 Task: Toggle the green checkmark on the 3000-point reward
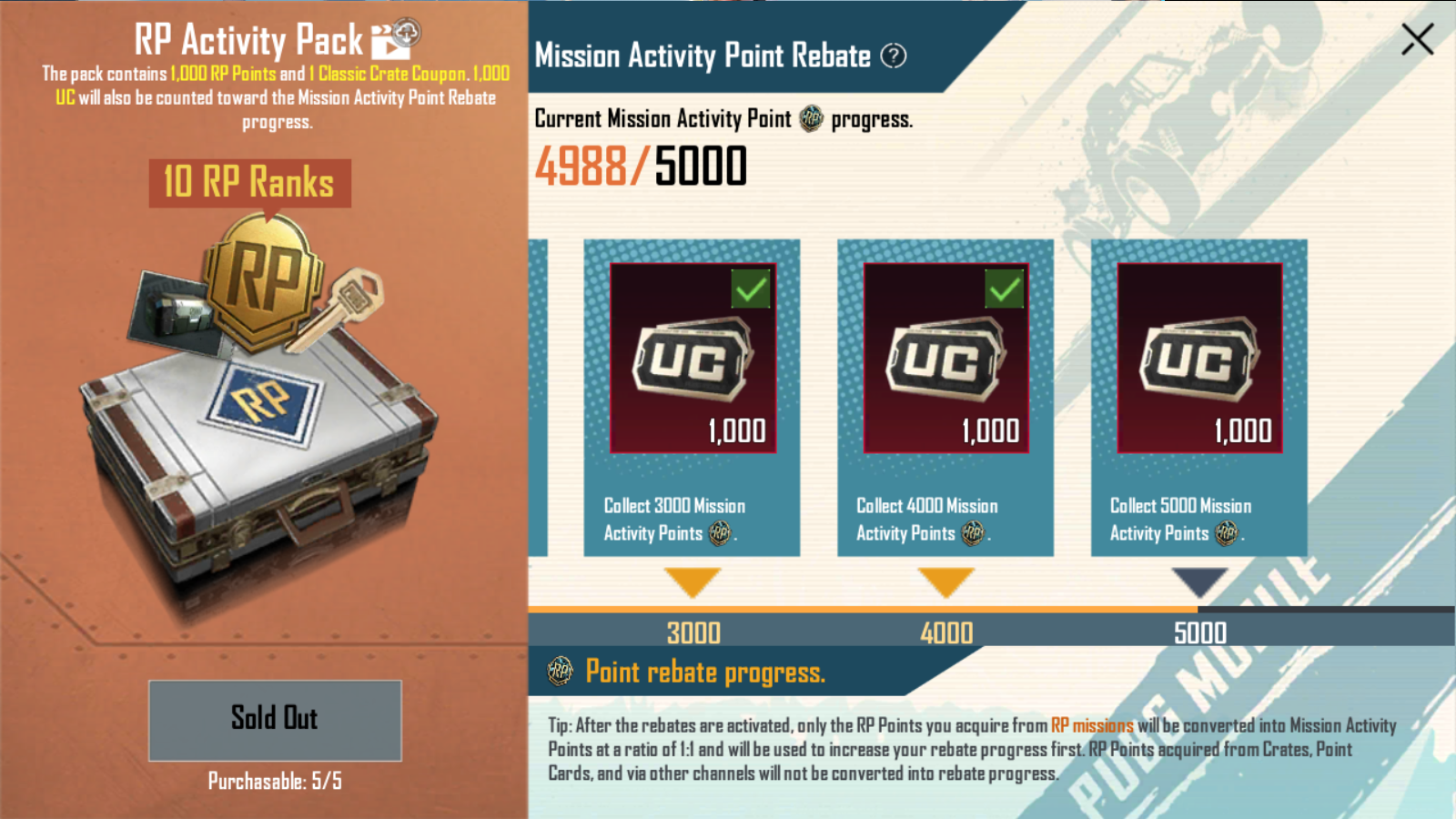pos(749,289)
